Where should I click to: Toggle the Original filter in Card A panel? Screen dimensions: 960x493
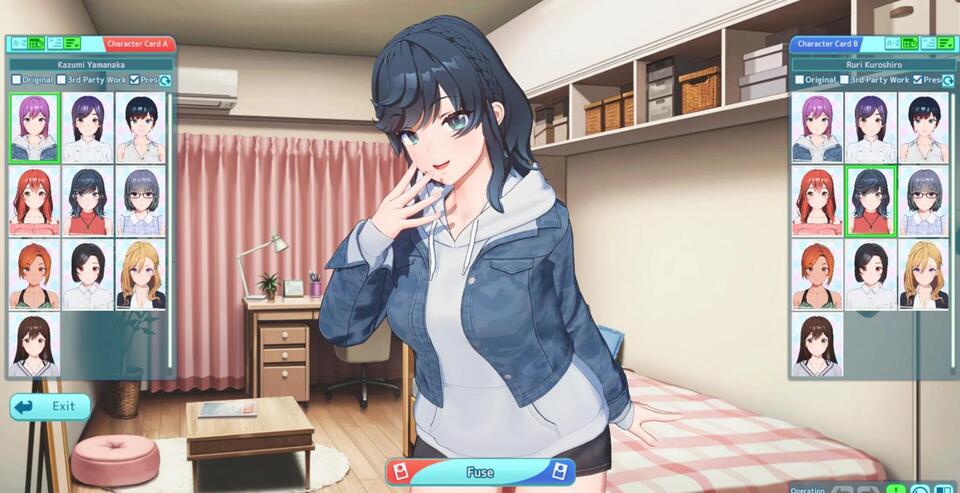pyautogui.click(x=16, y=79)
